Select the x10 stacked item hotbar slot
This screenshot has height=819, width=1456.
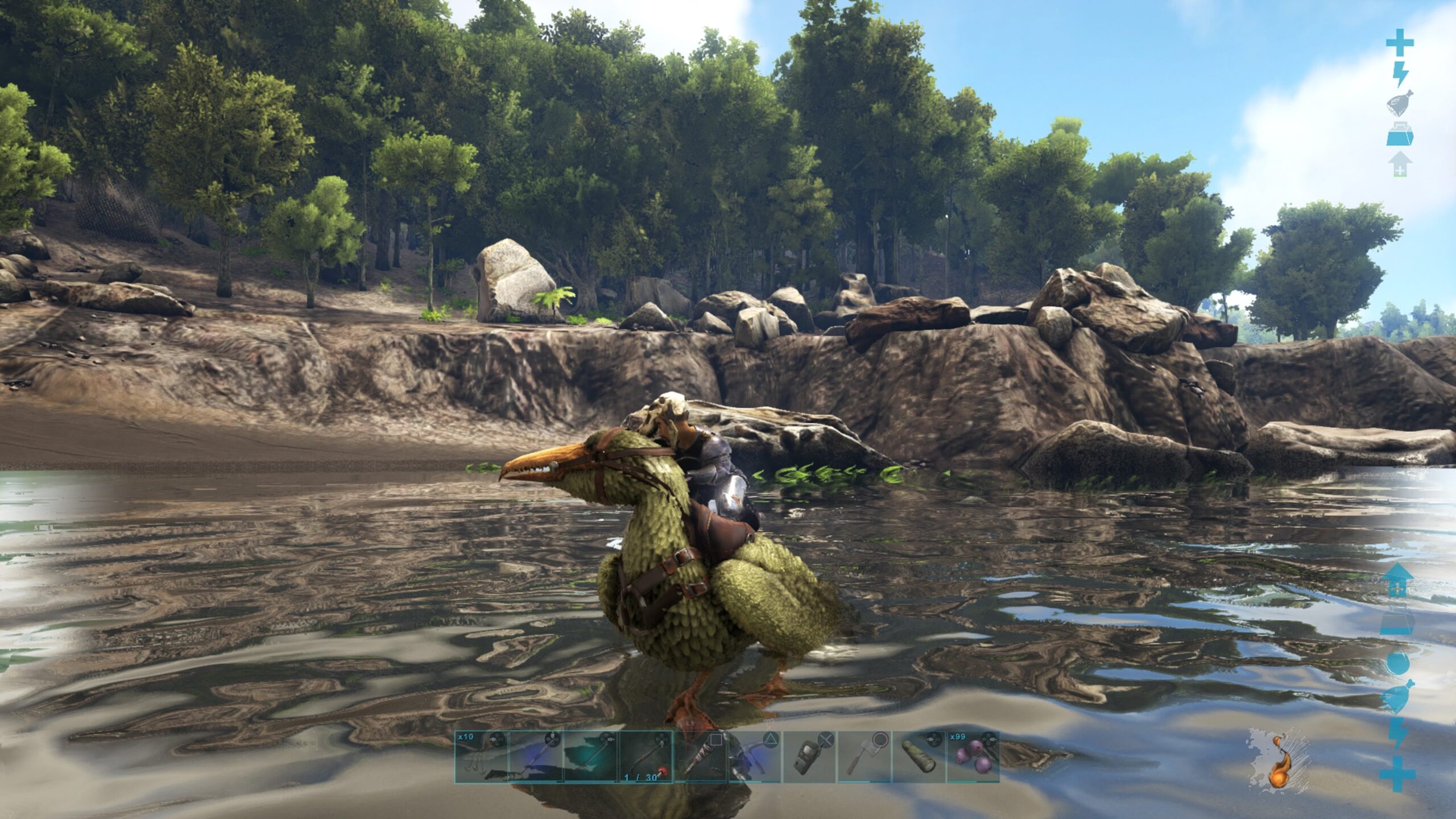pyautogui.click(x=481, y=756)
